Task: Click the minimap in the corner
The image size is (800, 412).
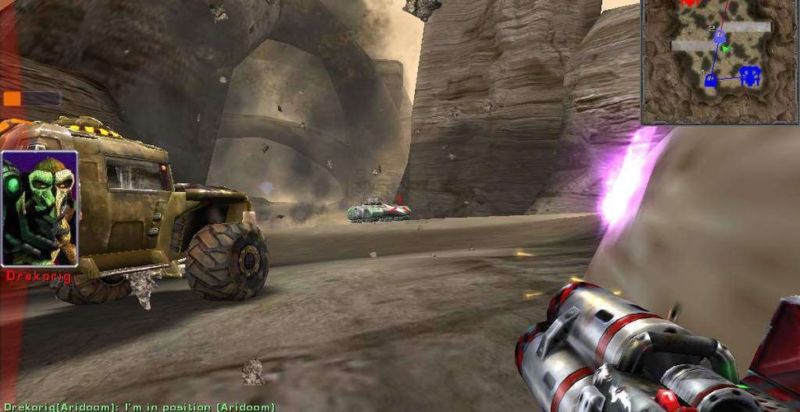Action: [719, 61]
